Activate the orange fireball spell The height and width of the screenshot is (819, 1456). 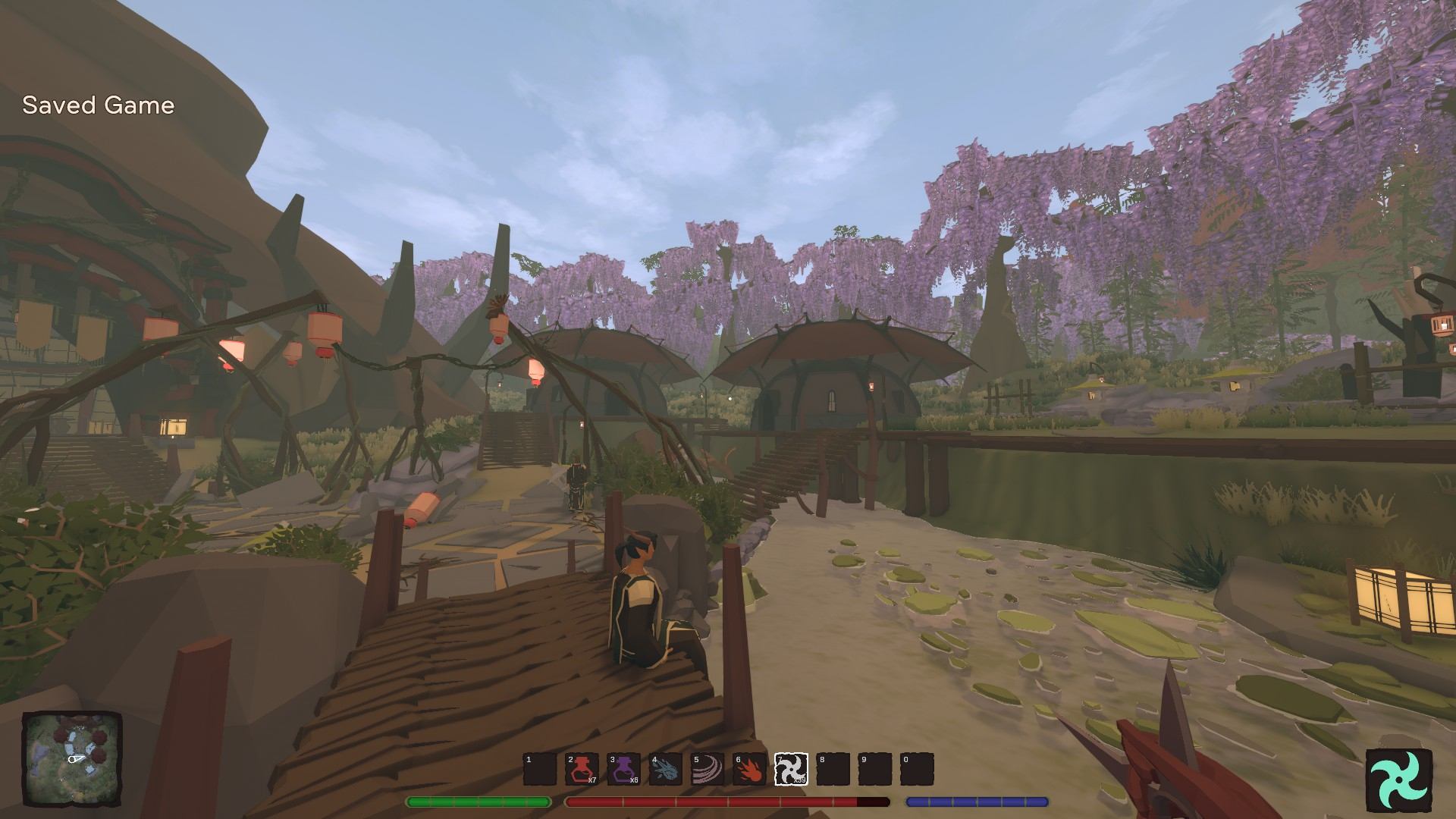748,769
